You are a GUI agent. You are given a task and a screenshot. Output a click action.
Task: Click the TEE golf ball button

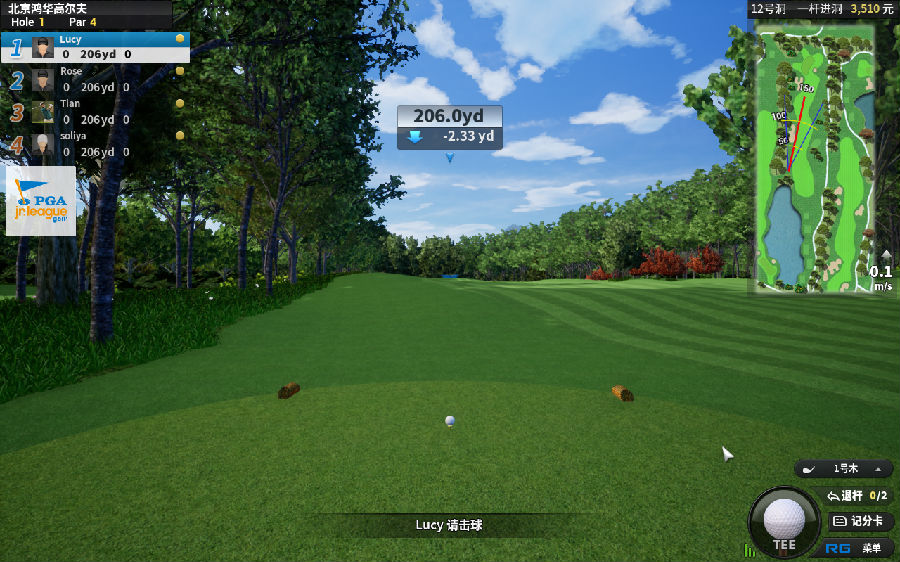click(784, 522)
